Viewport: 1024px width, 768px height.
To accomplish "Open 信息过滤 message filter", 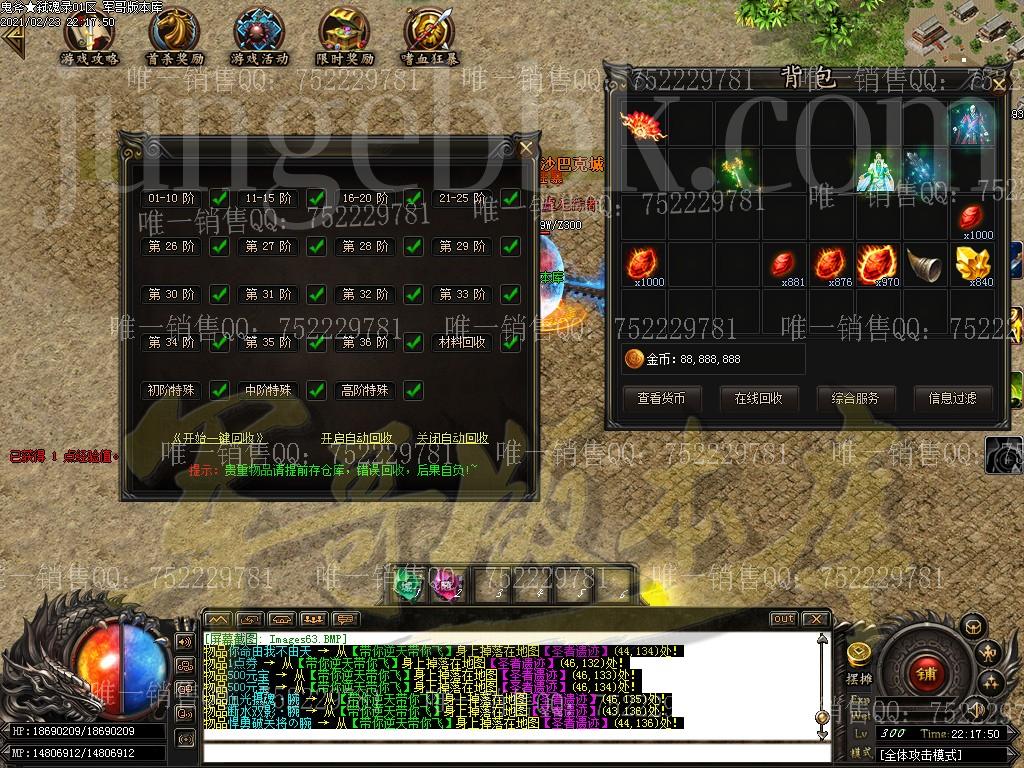I will (x=951, y=398).
